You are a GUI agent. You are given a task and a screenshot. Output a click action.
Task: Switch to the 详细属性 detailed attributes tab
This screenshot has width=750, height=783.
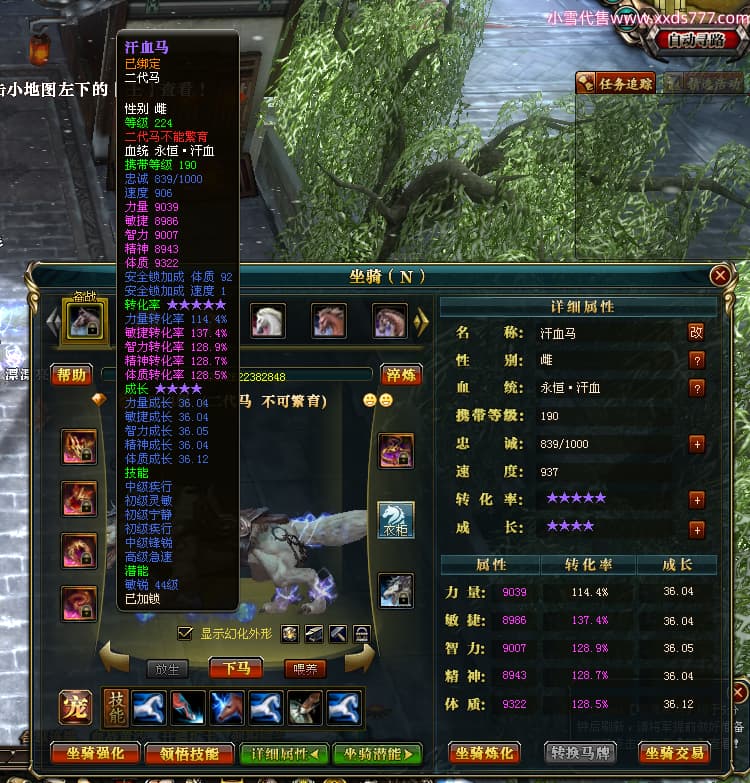[x=285, y=753]
